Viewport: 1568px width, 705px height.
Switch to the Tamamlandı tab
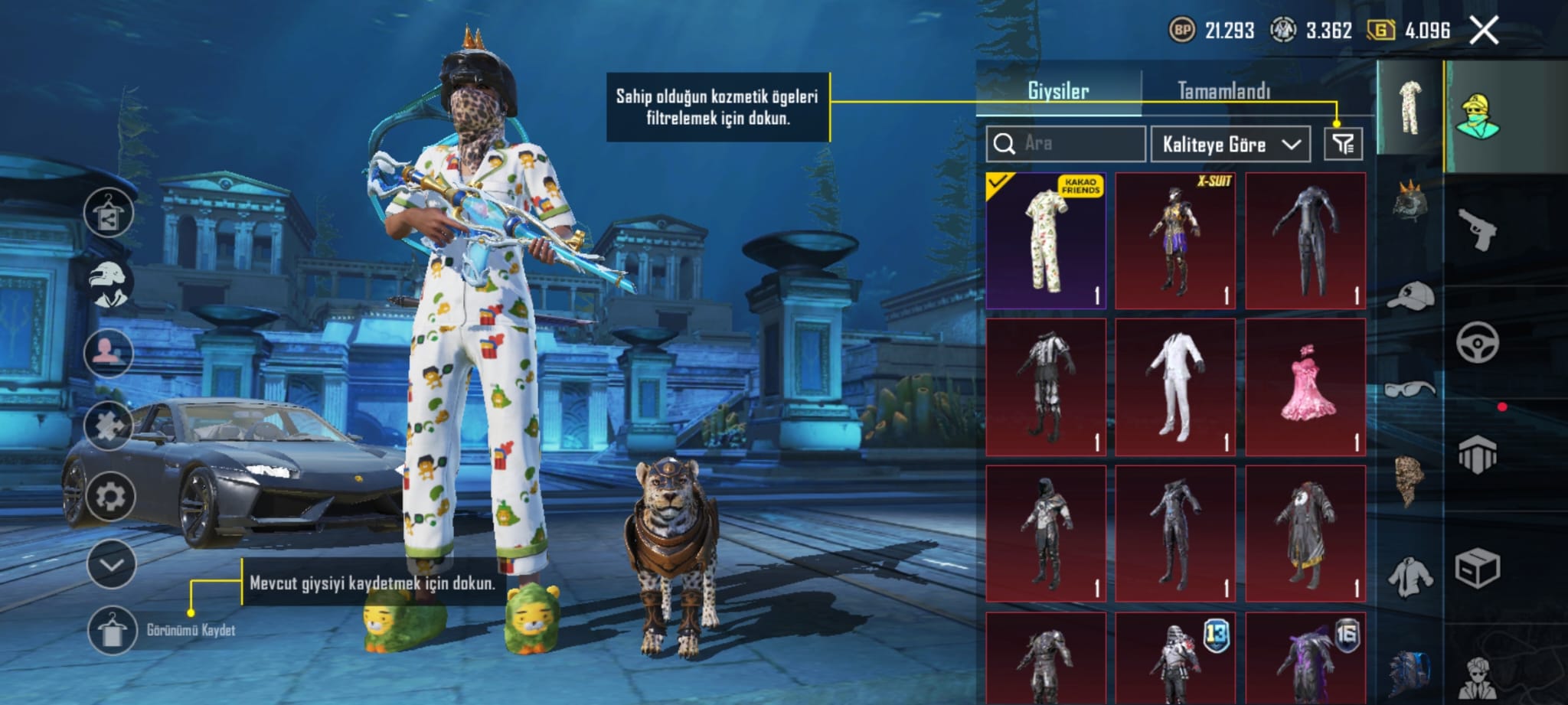click(1223, 91)
